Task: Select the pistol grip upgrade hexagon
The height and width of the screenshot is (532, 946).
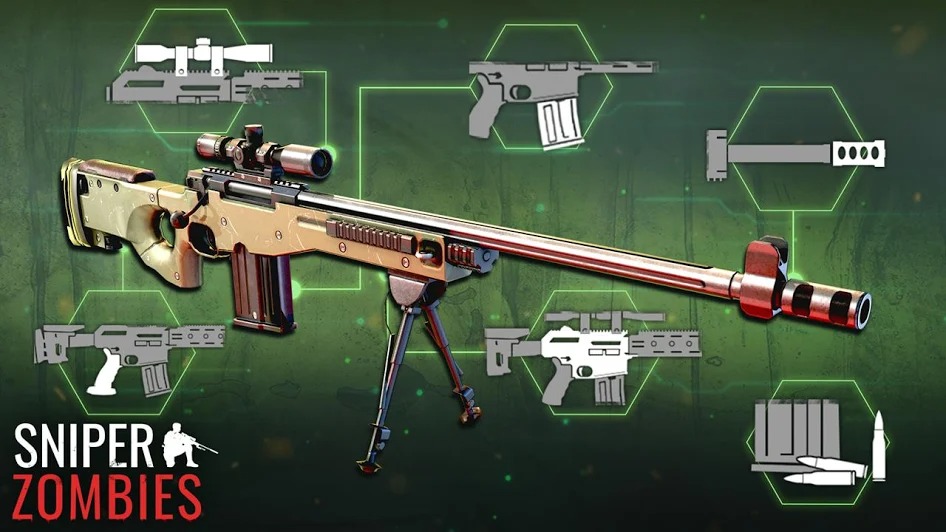Action: coord(128,355)
